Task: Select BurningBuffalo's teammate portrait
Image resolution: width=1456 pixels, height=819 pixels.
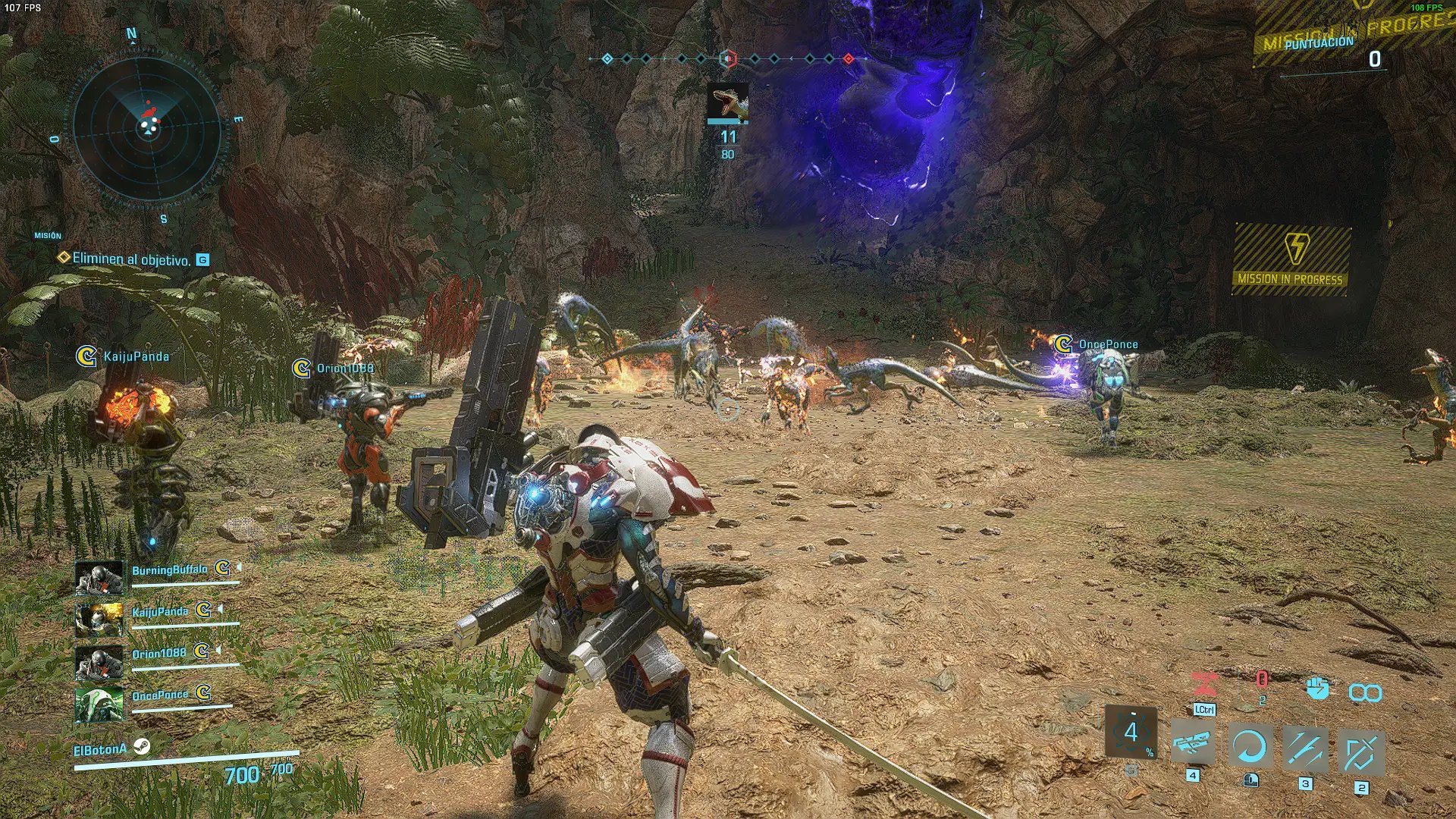Action: tap(99, 578)
